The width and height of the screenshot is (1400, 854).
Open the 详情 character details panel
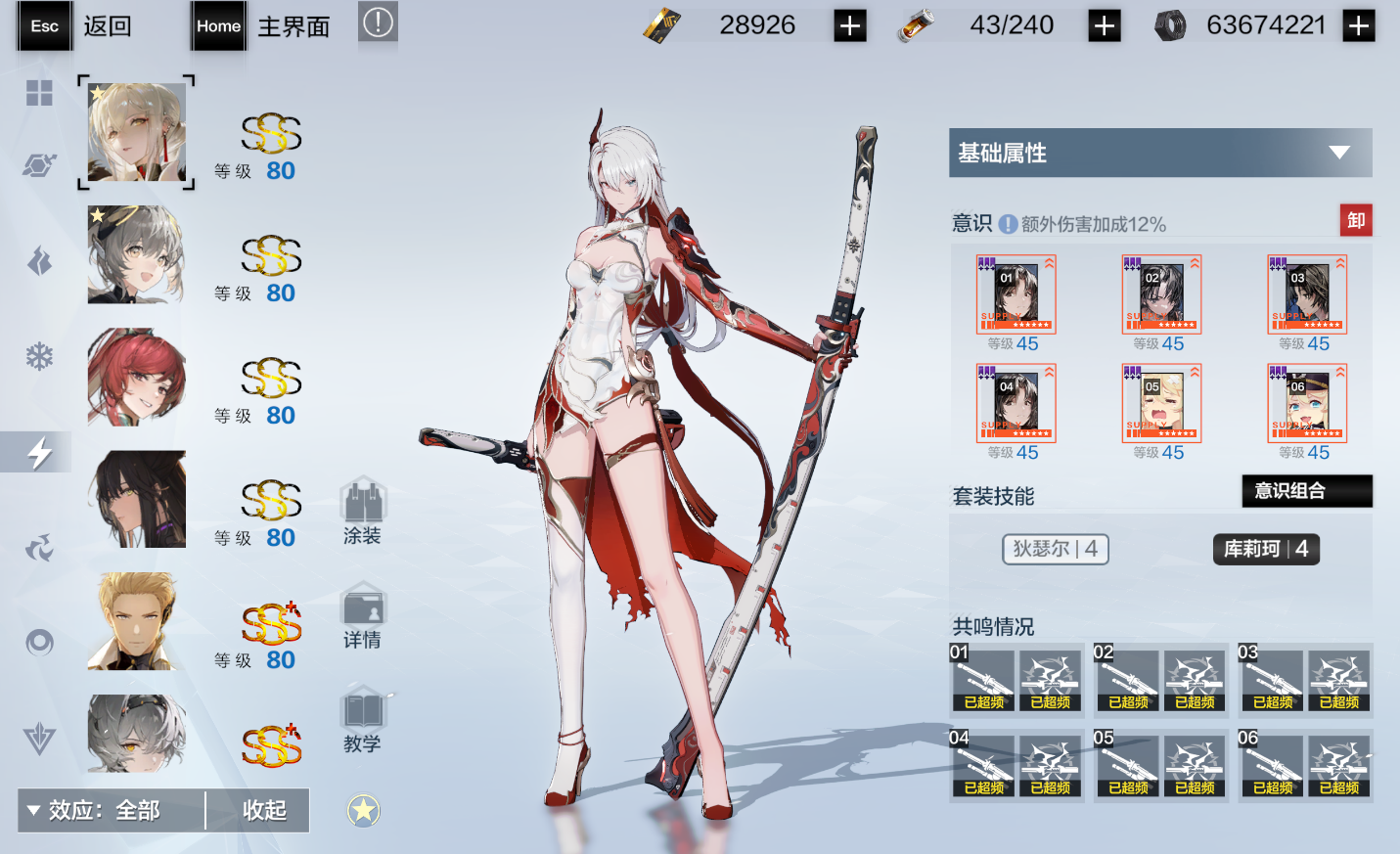[363, 614]
